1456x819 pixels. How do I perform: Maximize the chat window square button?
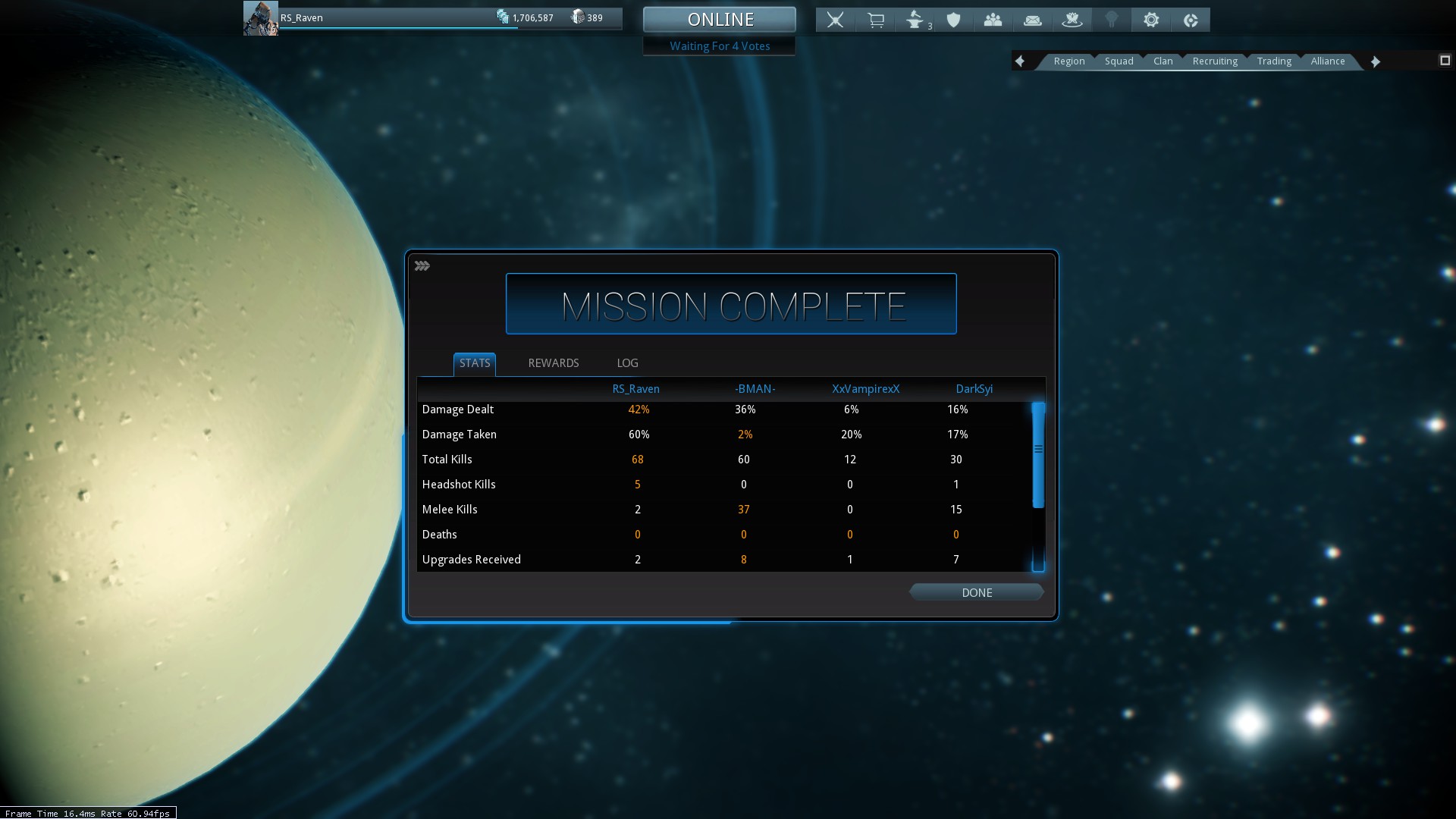coord(1445,61)
